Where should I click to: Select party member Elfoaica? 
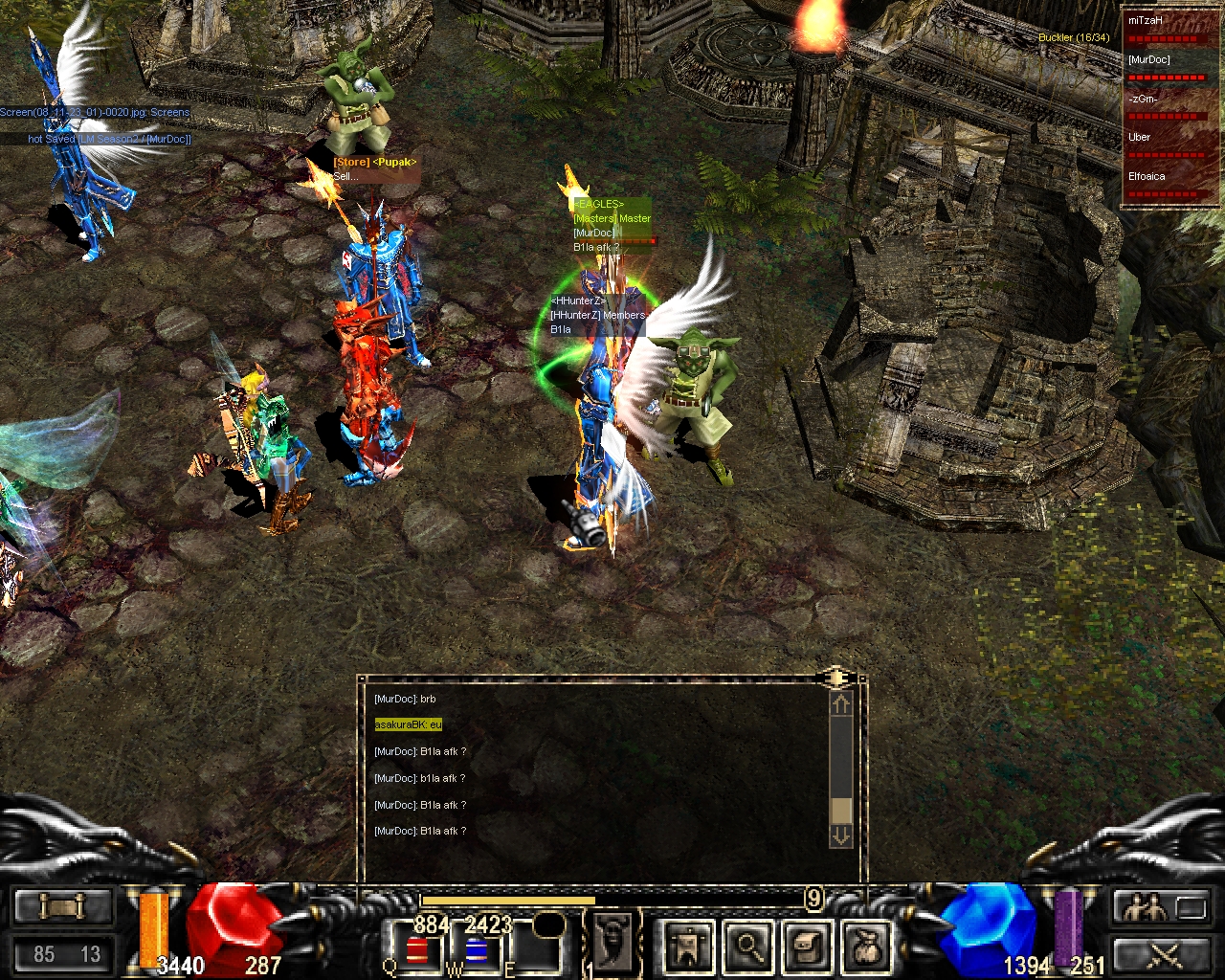[x=1163, y=183]
